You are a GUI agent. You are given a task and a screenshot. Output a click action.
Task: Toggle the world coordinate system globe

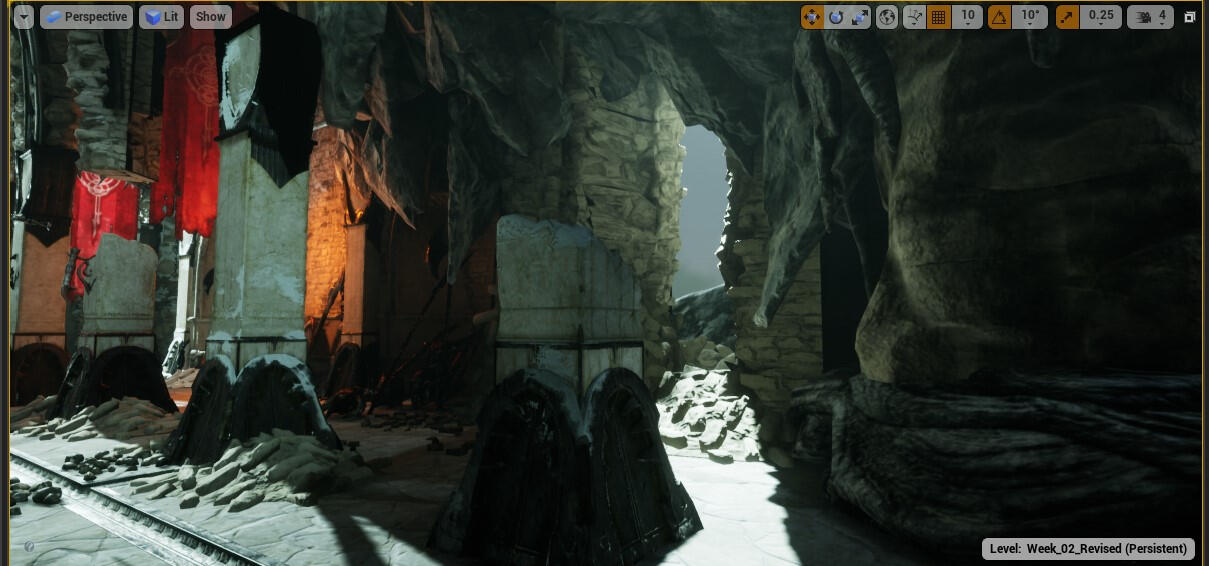[x=887, y=17]
